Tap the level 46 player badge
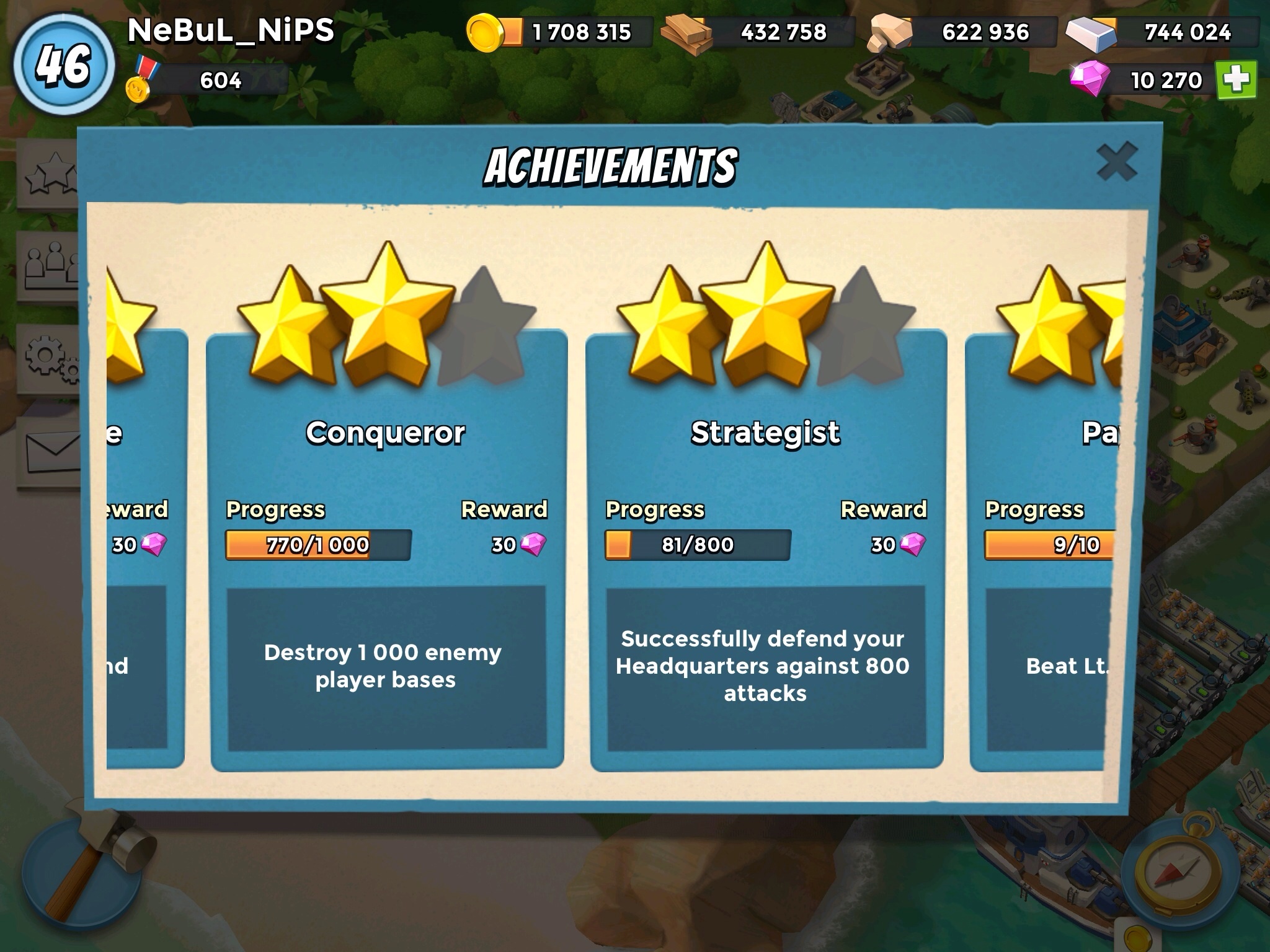The image size is (1270, 952). pos(64,65)
